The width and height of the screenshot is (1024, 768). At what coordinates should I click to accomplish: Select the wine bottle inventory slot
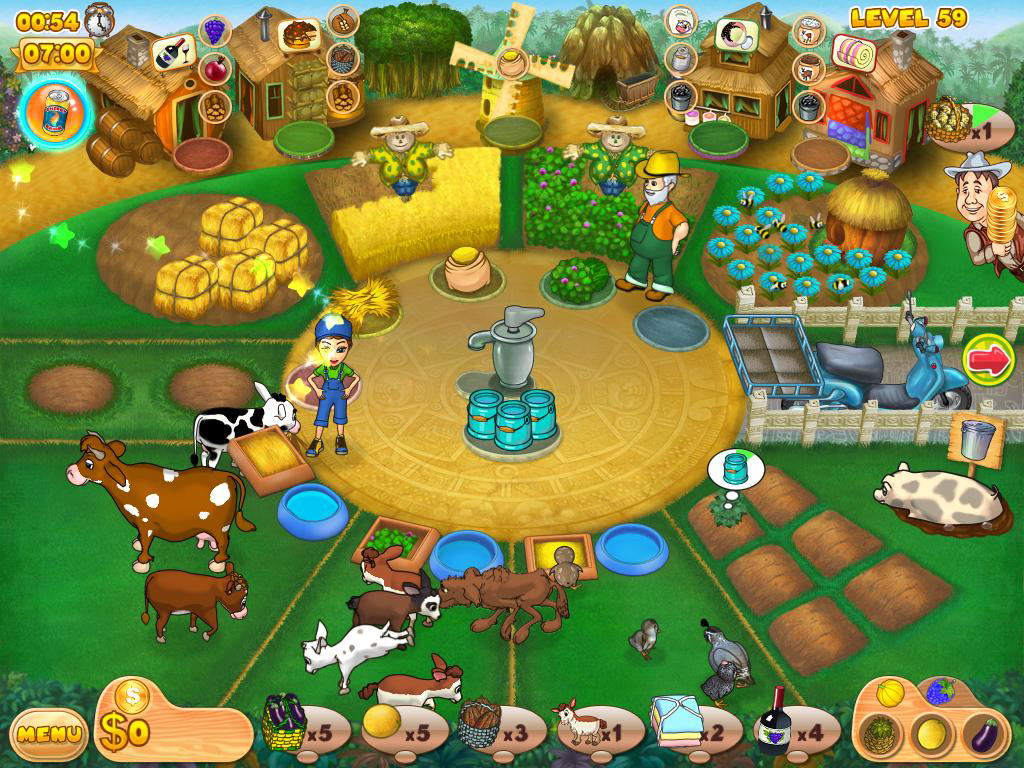pyautogui.click(x=776, y=722)
